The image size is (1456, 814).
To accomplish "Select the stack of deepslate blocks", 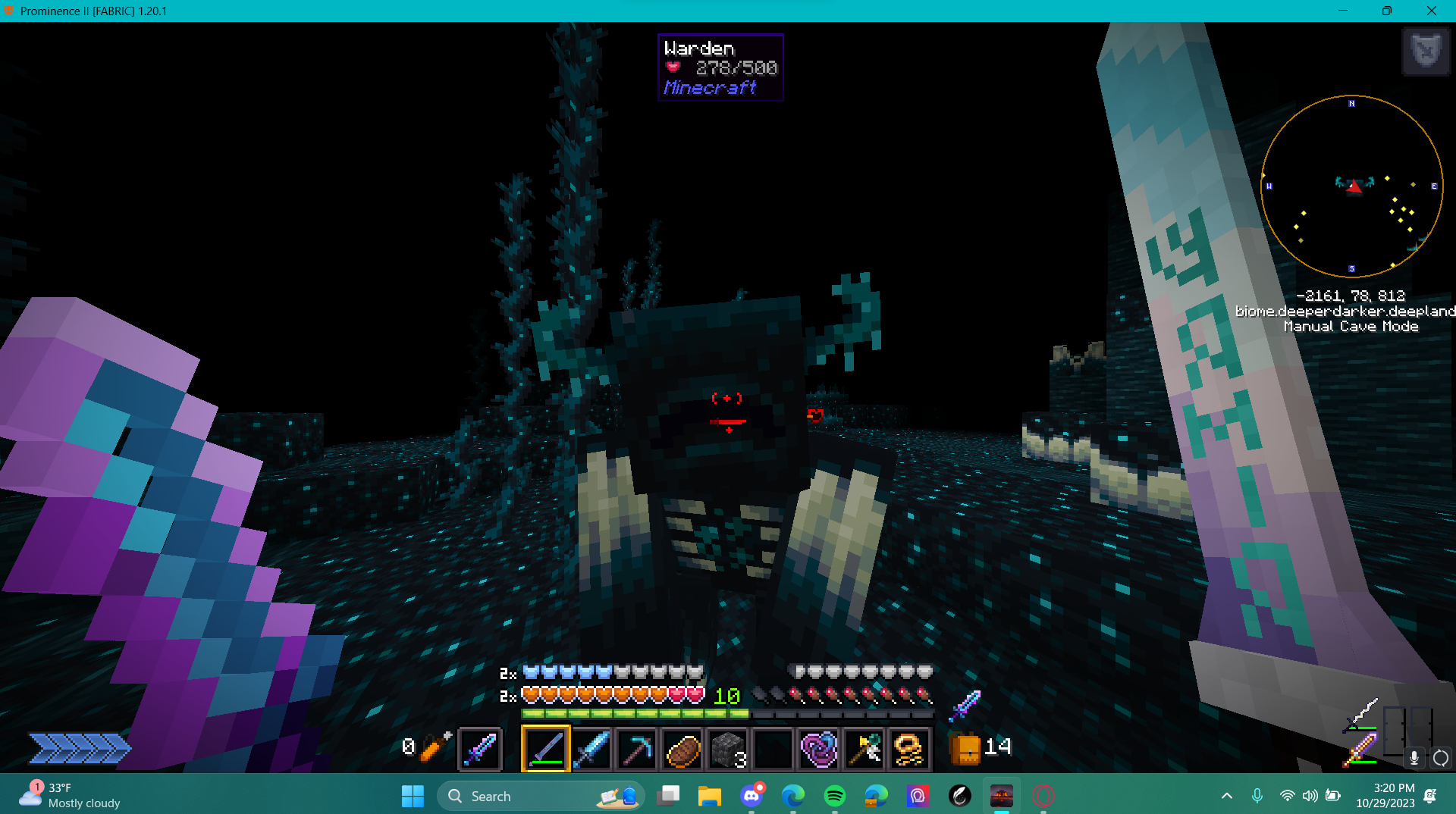I will coord(727,749).
